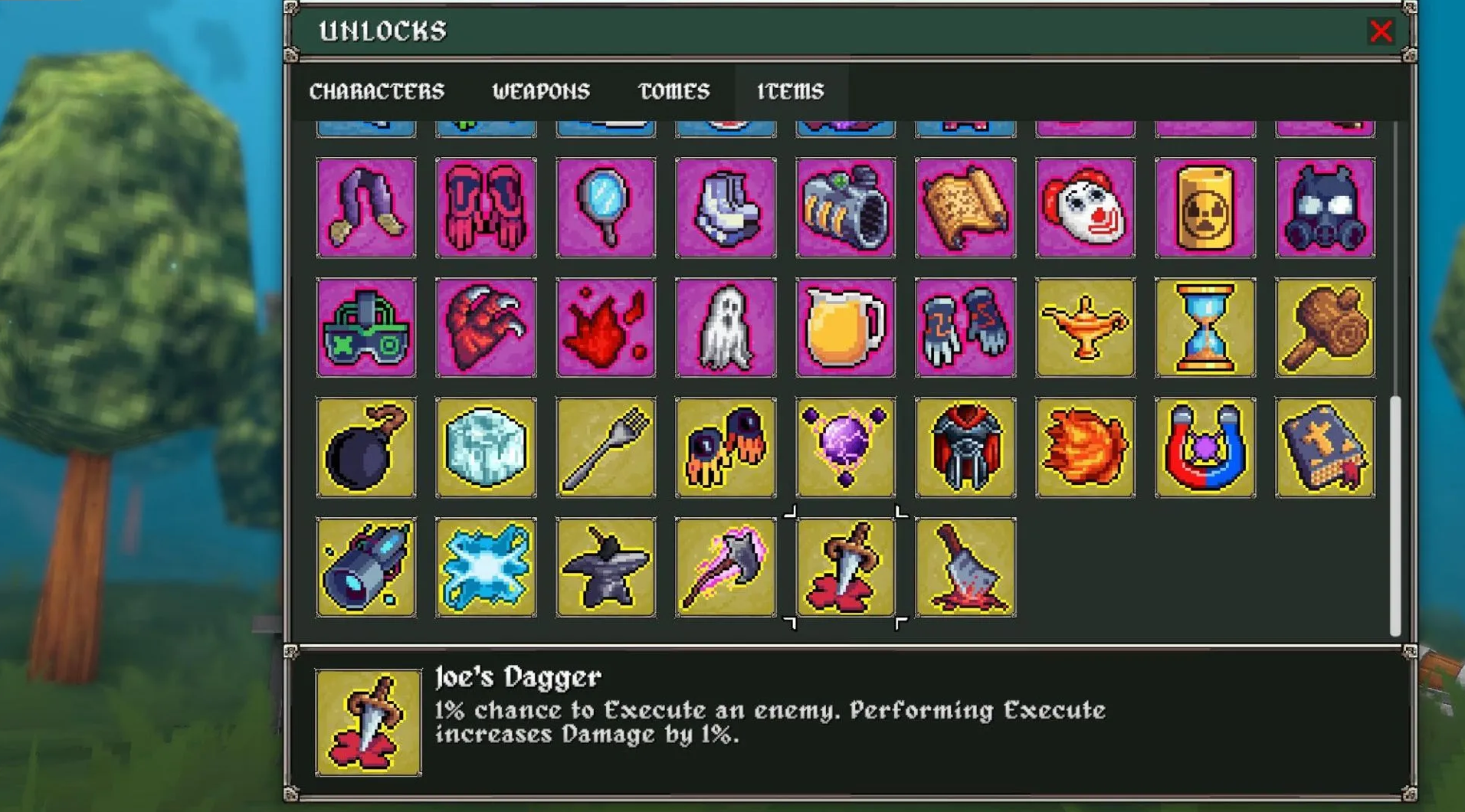Select the white ghost item
Screen dimensions: 1465x812
(x=726, y=328)
